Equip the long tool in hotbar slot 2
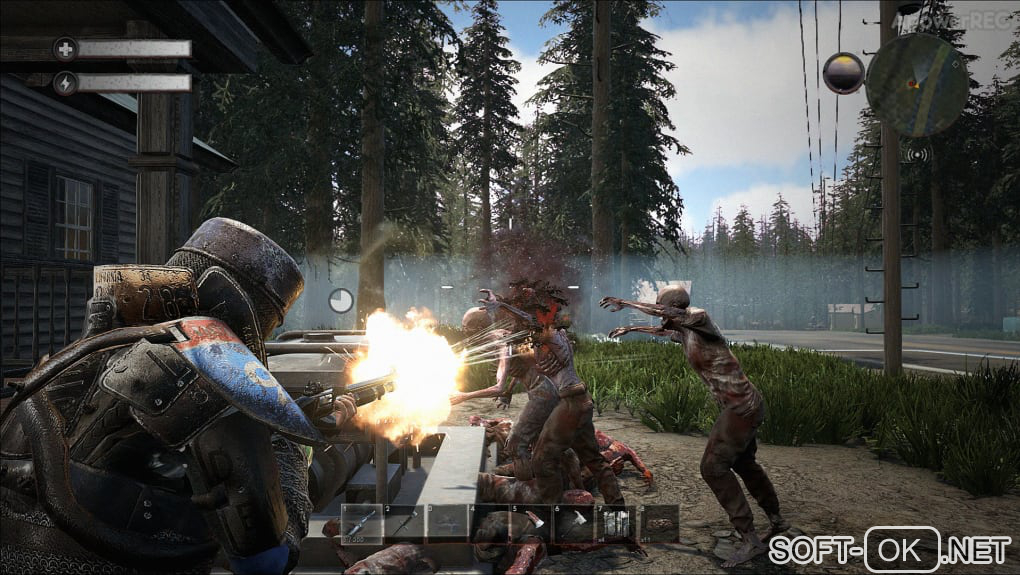The height and width of the screenshot is (575, 1020). 404,523
